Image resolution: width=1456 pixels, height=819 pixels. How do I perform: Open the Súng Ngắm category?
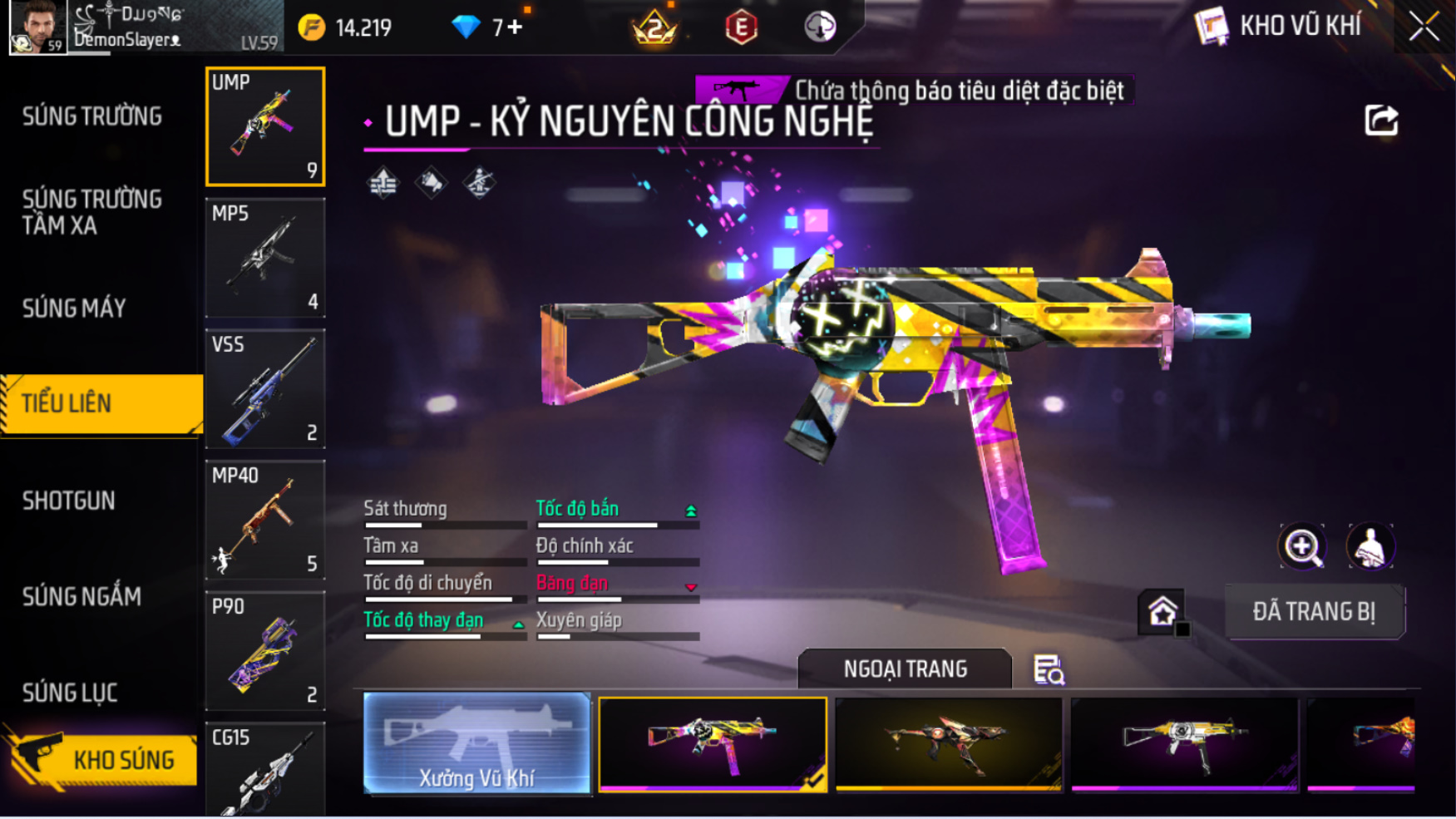coord(81,596)
